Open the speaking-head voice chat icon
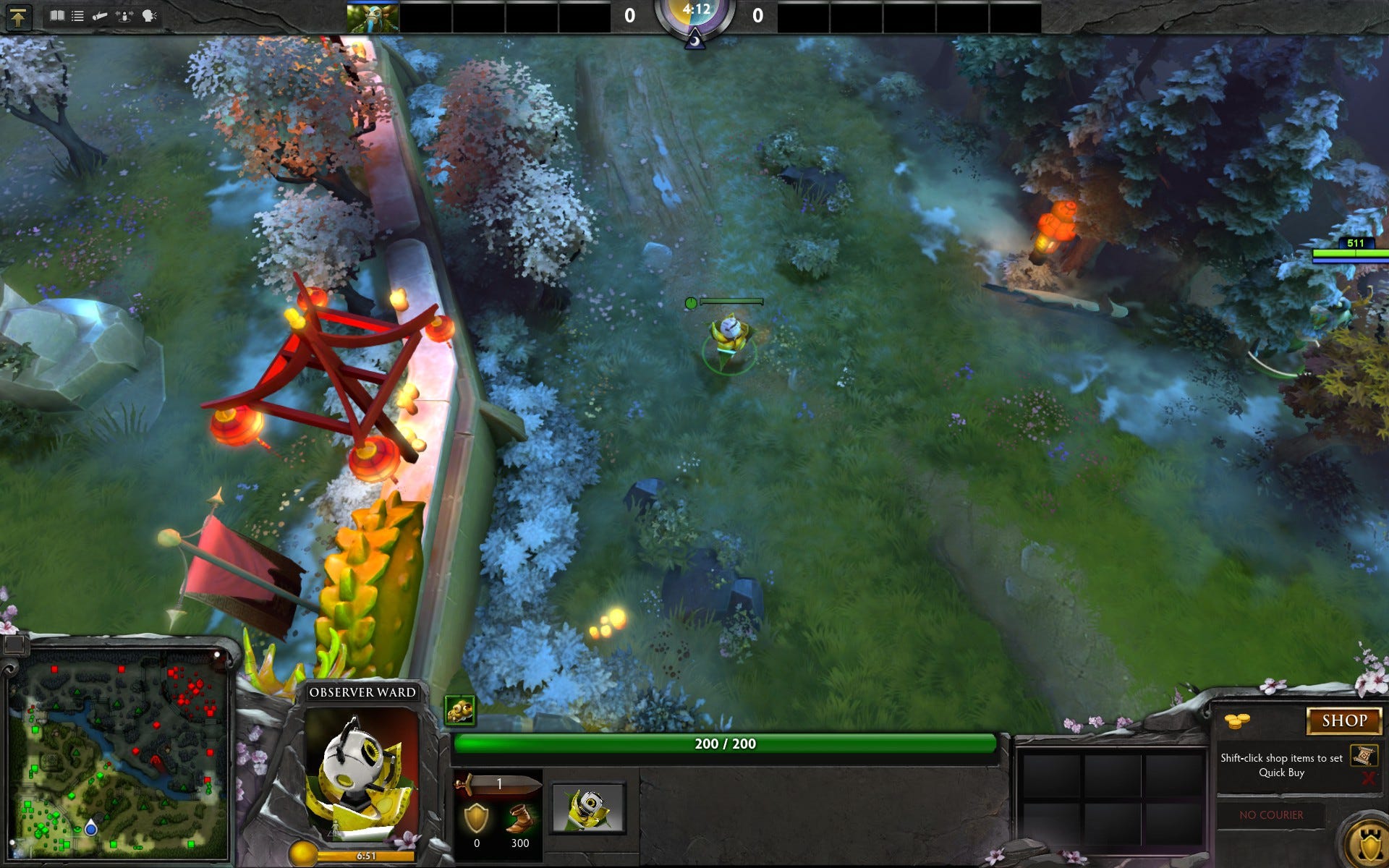The image size is (1389, 868). tap(149, 15)
